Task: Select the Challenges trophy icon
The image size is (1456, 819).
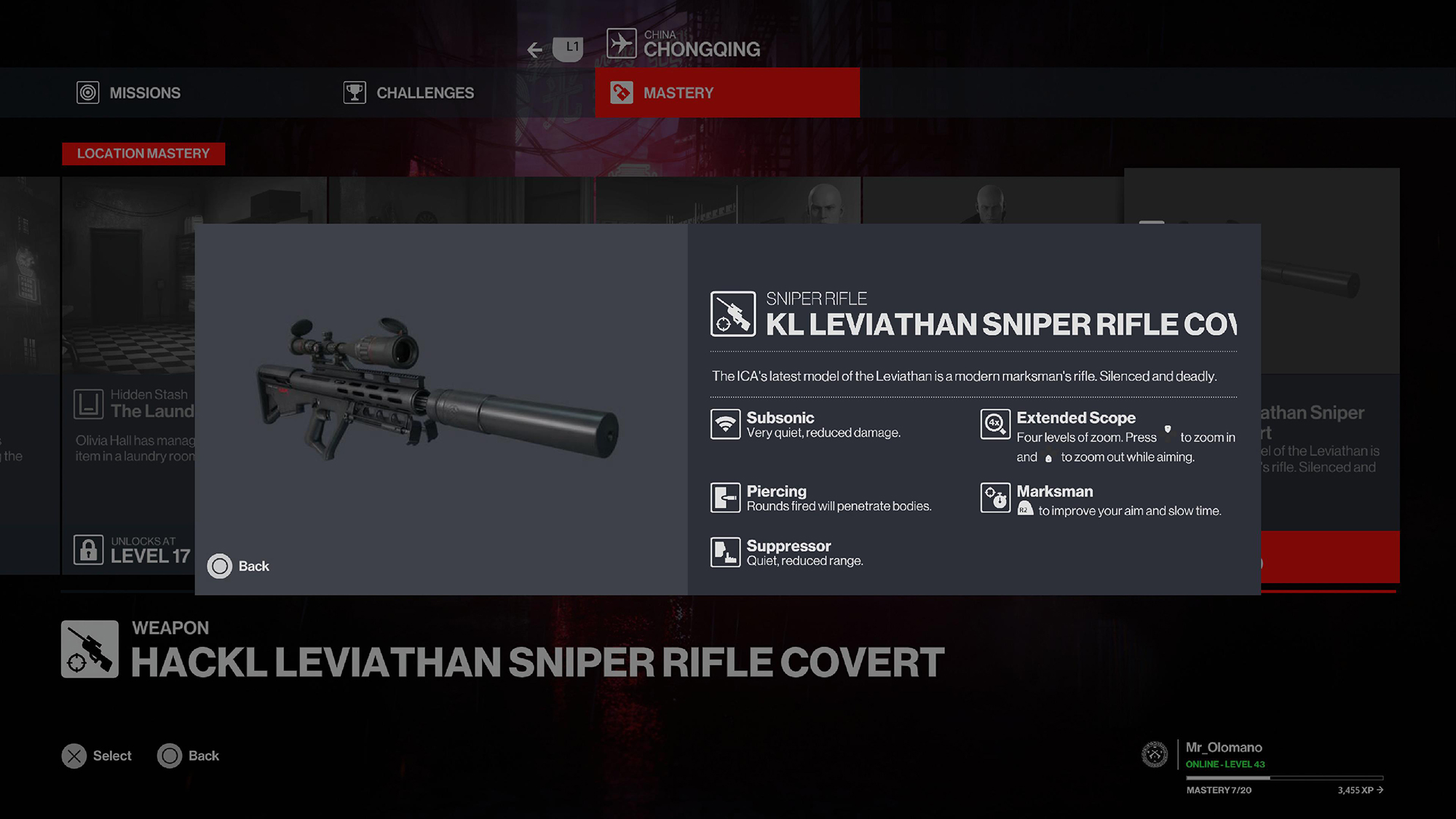Action: point(354,92)
